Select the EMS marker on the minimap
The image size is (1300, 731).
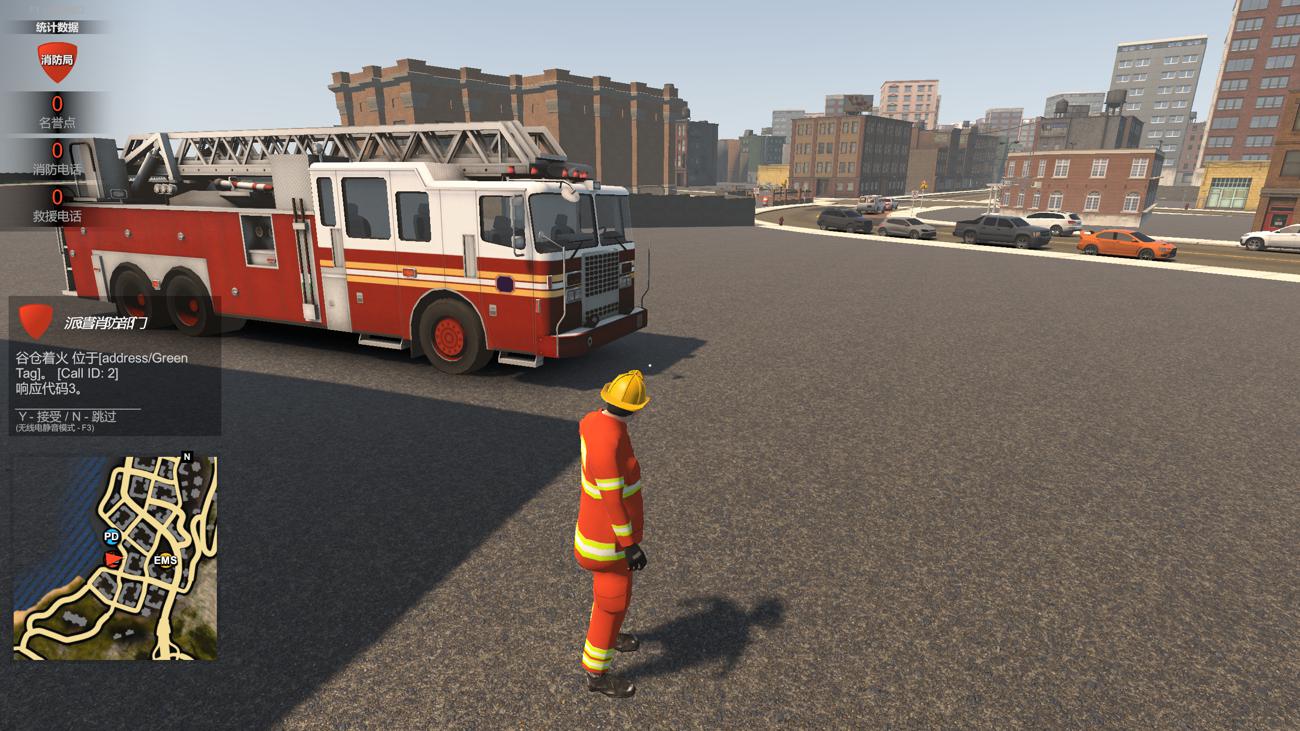[x=165, y=560]
